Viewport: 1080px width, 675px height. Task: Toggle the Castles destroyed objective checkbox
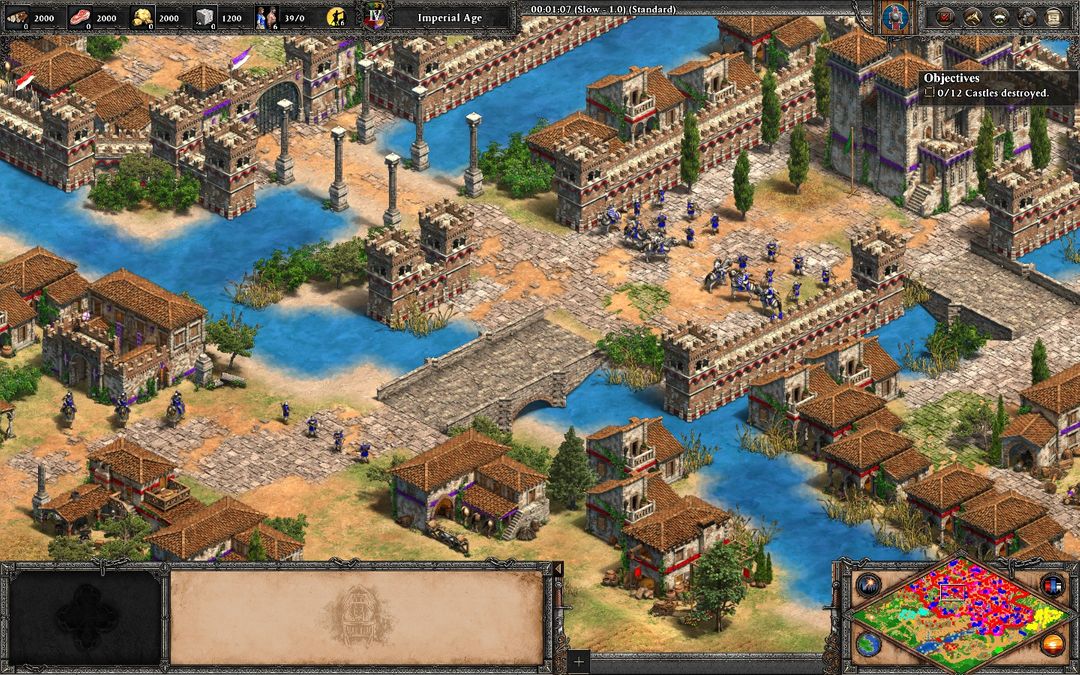(x=929, y=93)
